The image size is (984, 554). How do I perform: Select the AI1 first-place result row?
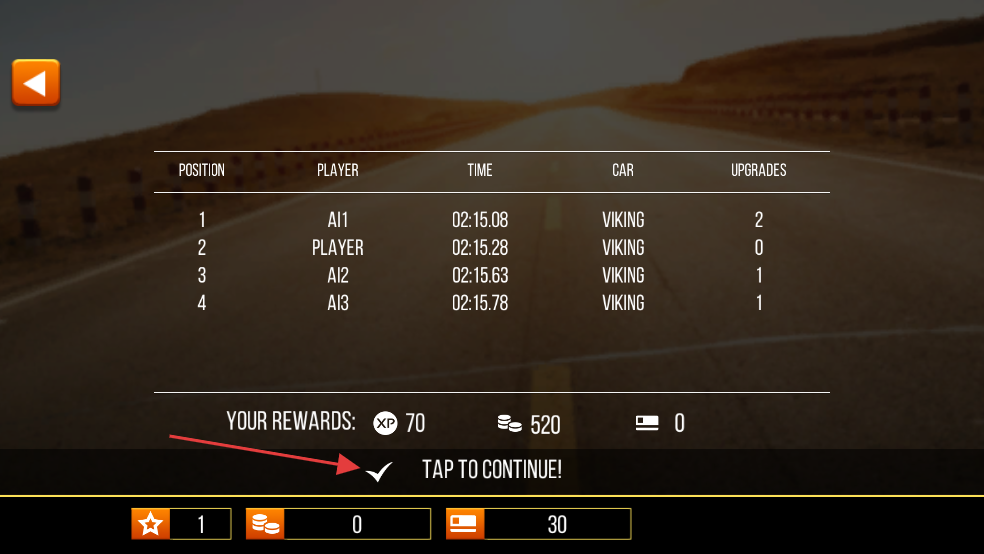click(x=491, y=220)
